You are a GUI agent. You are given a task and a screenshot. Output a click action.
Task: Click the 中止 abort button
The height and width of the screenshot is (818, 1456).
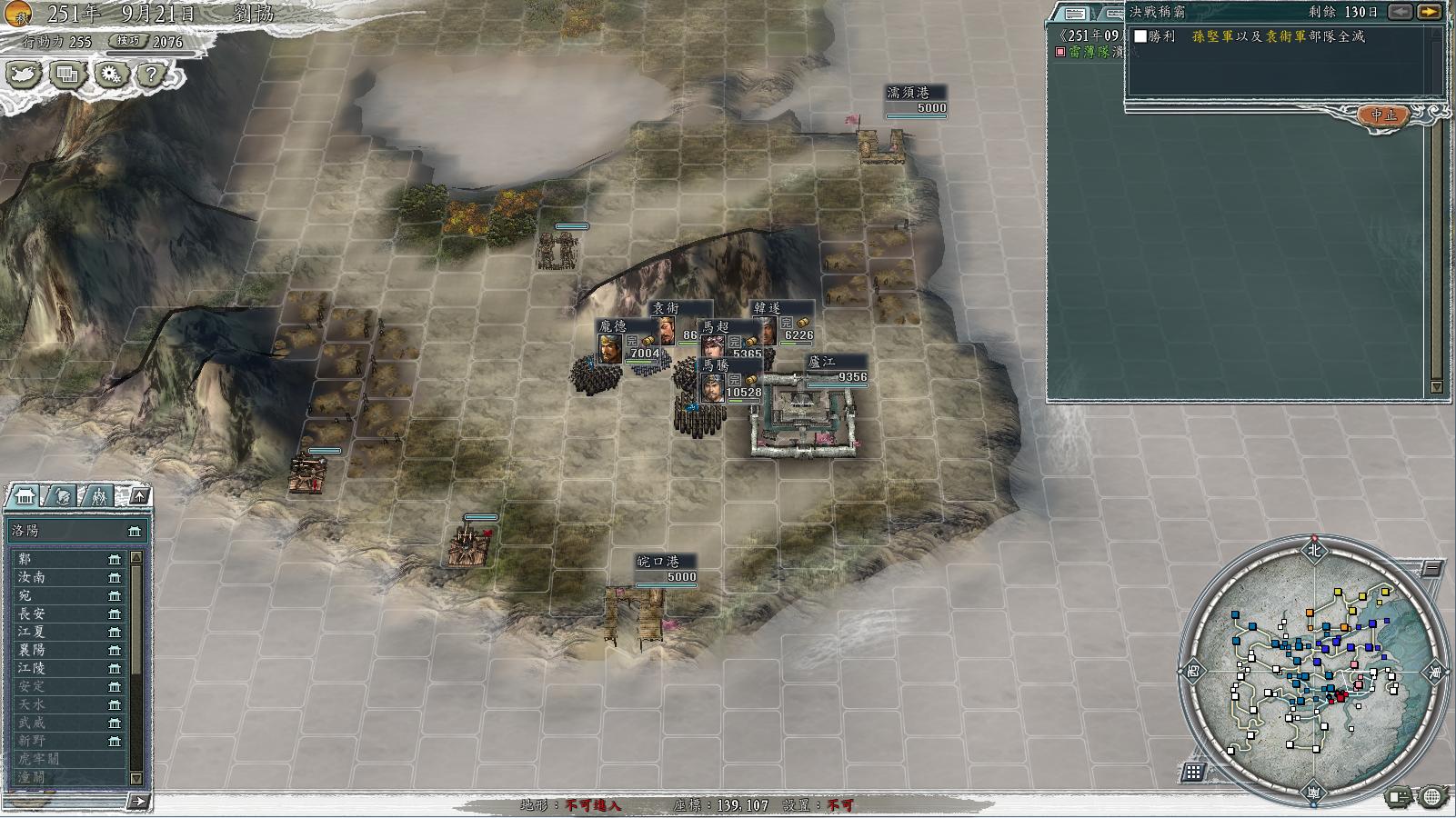1383,115
